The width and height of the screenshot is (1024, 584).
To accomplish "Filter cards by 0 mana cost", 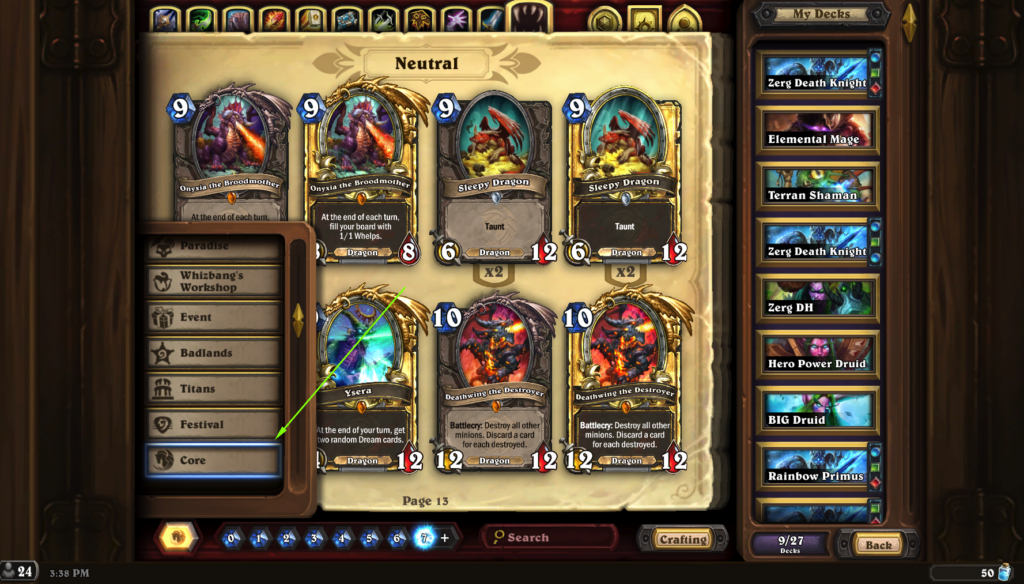I will click(x=232, y=538).
